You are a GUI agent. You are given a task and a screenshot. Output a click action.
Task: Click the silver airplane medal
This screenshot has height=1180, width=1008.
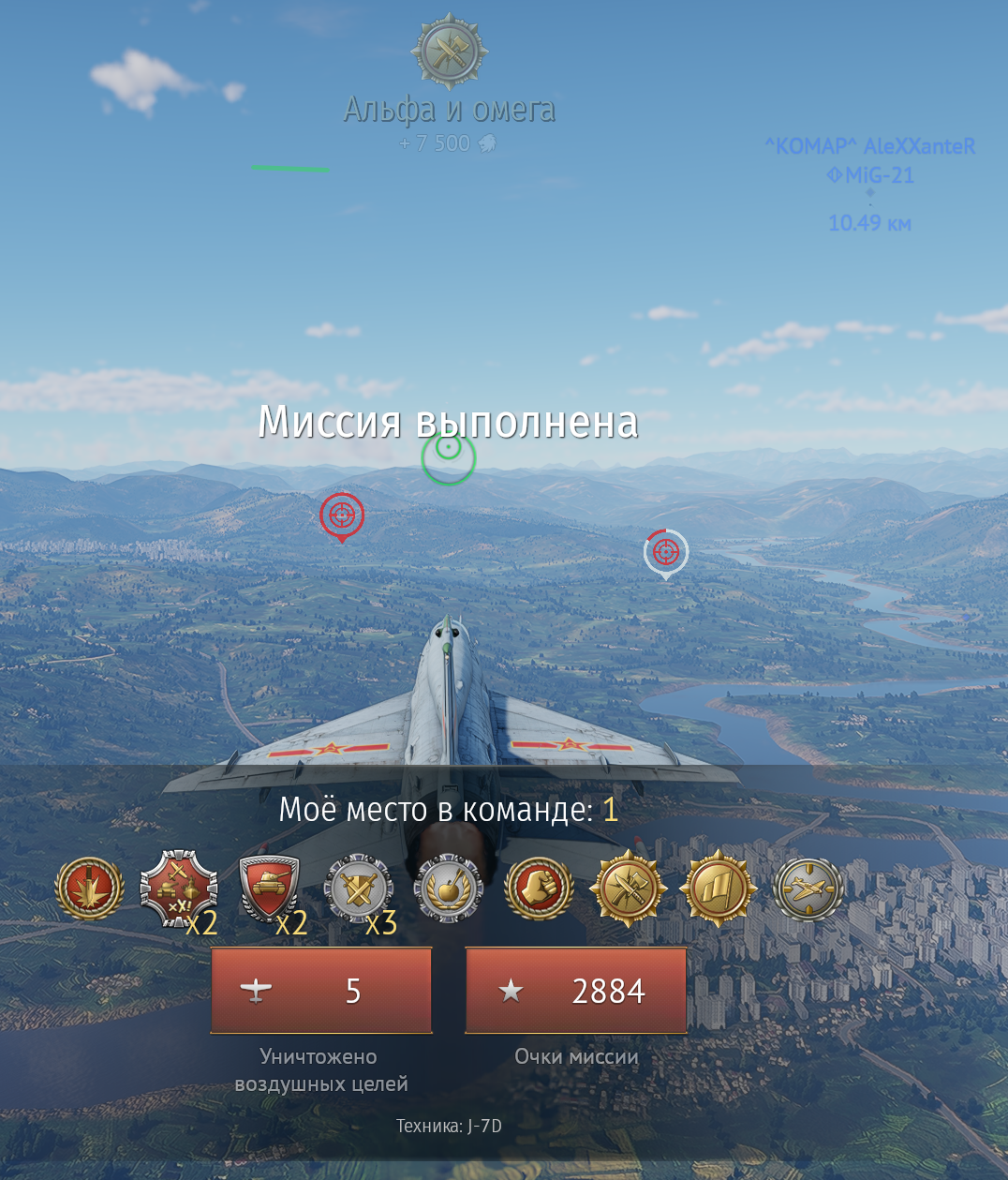point(808,888)
